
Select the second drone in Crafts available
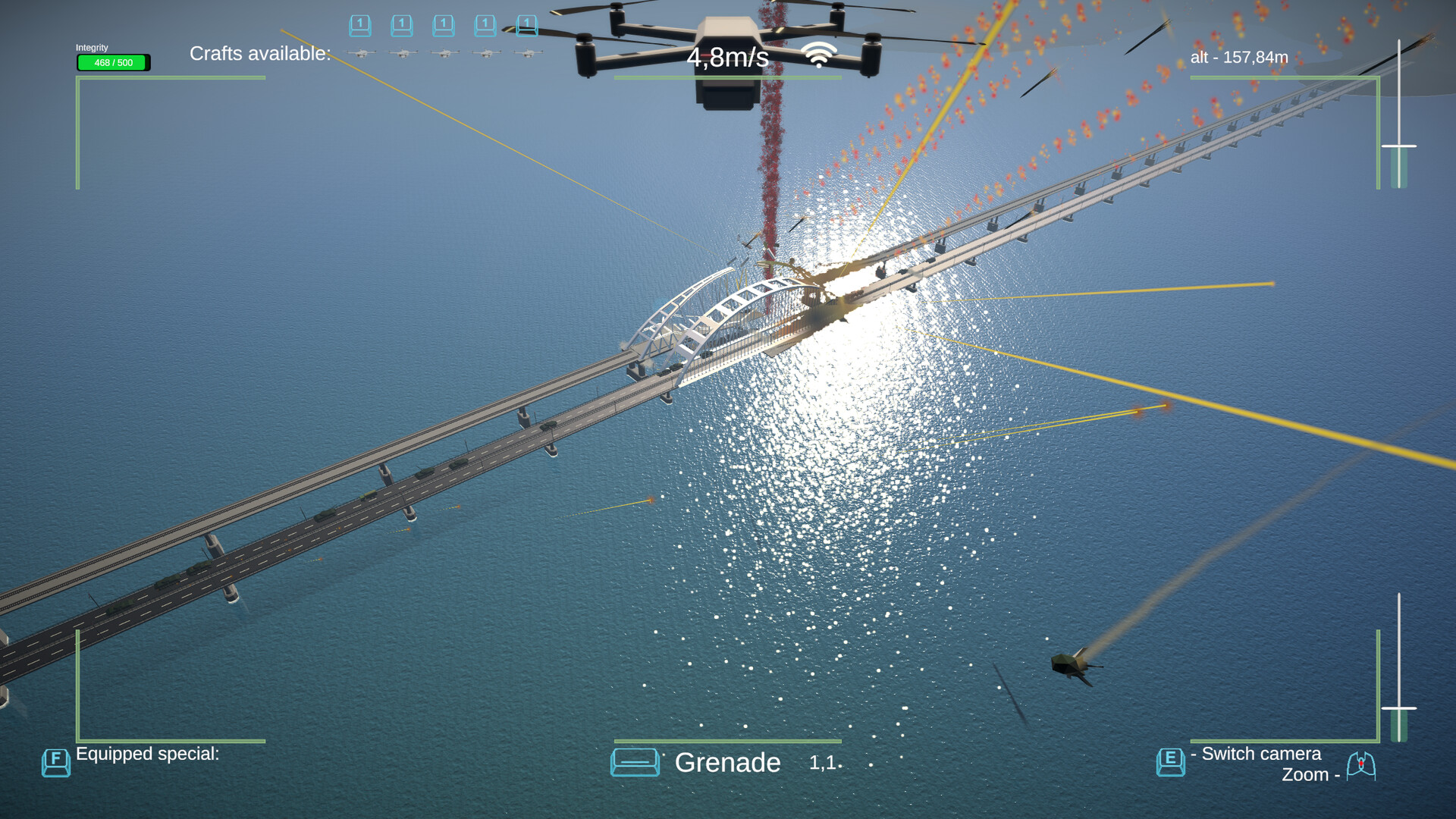[403, 53]
